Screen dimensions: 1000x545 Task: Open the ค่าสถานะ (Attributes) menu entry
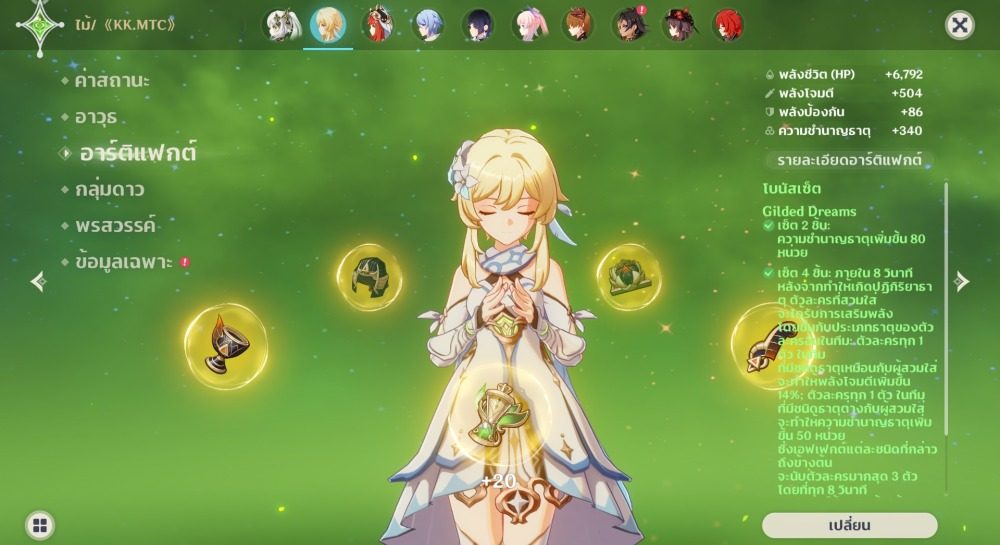coord(112,81)
